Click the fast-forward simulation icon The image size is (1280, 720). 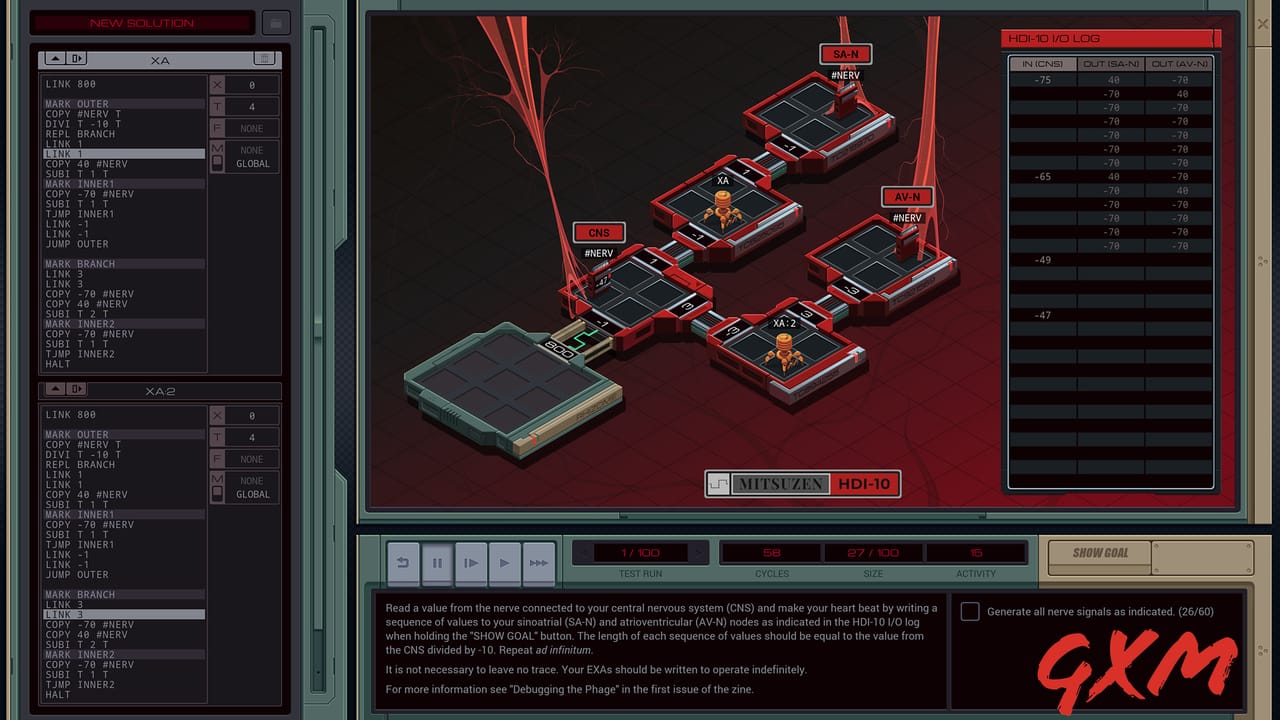point(538,563)
